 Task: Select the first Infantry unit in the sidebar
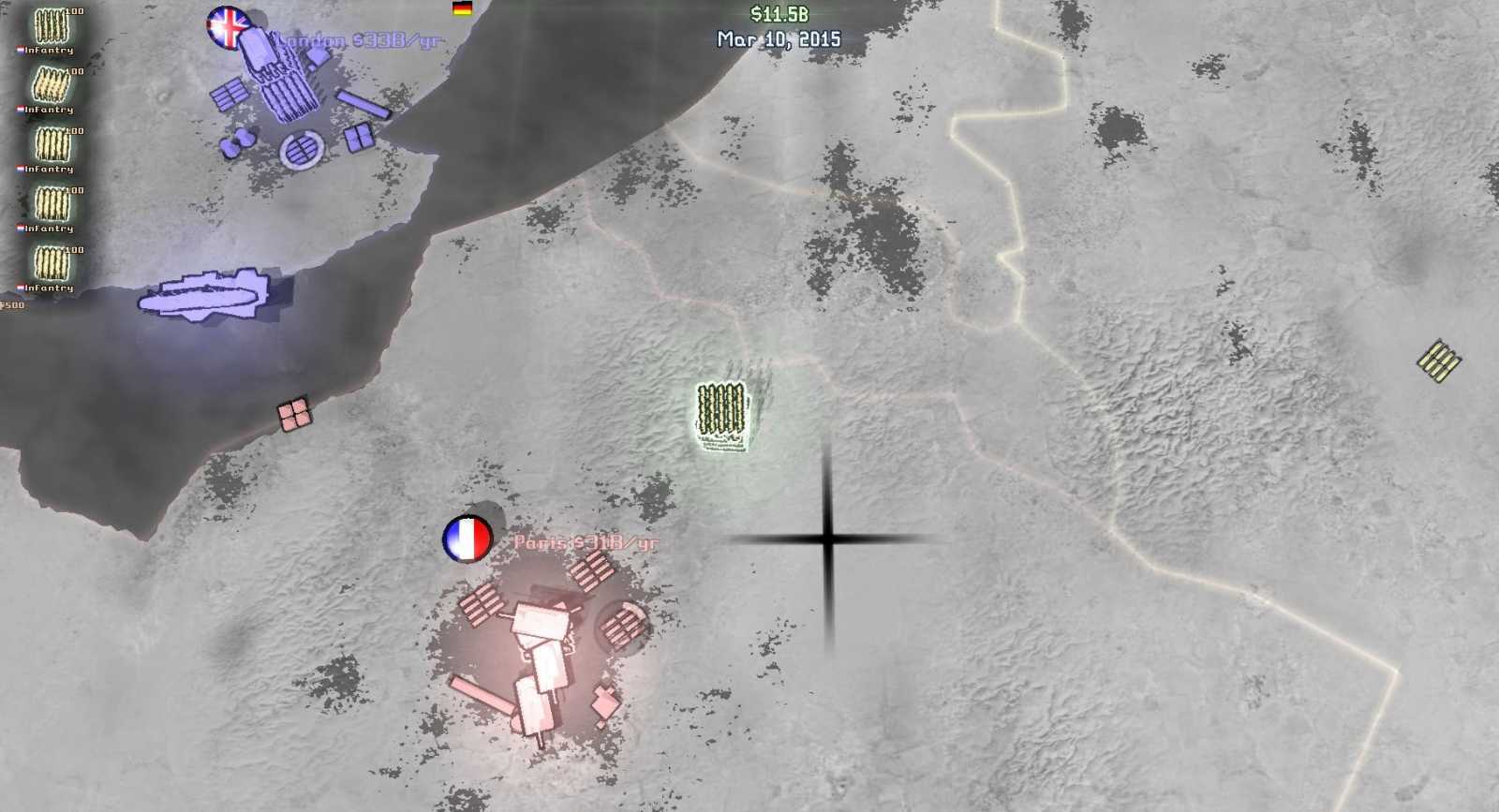tap(52, 28)
